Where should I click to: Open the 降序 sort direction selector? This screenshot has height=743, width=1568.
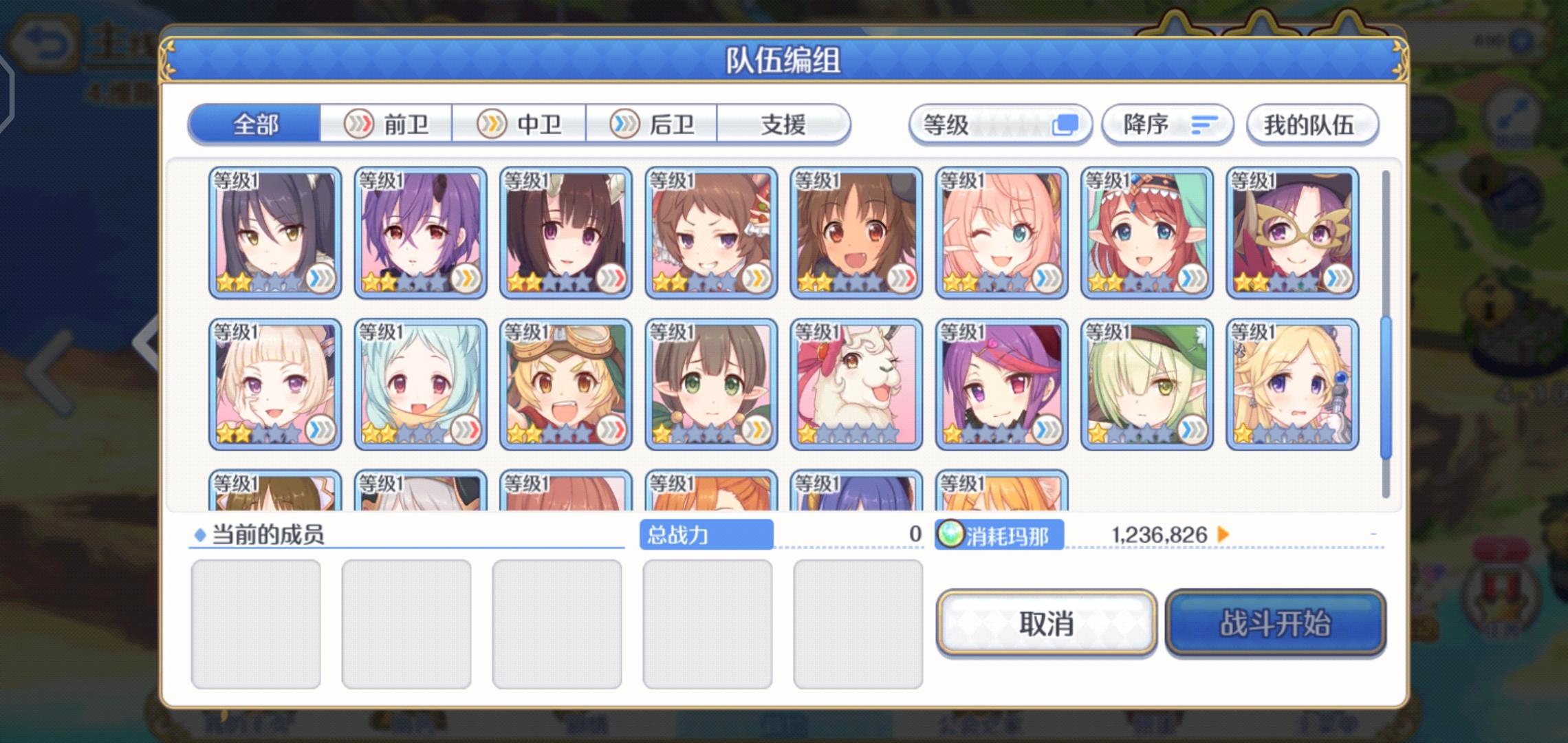point(1168,125)
